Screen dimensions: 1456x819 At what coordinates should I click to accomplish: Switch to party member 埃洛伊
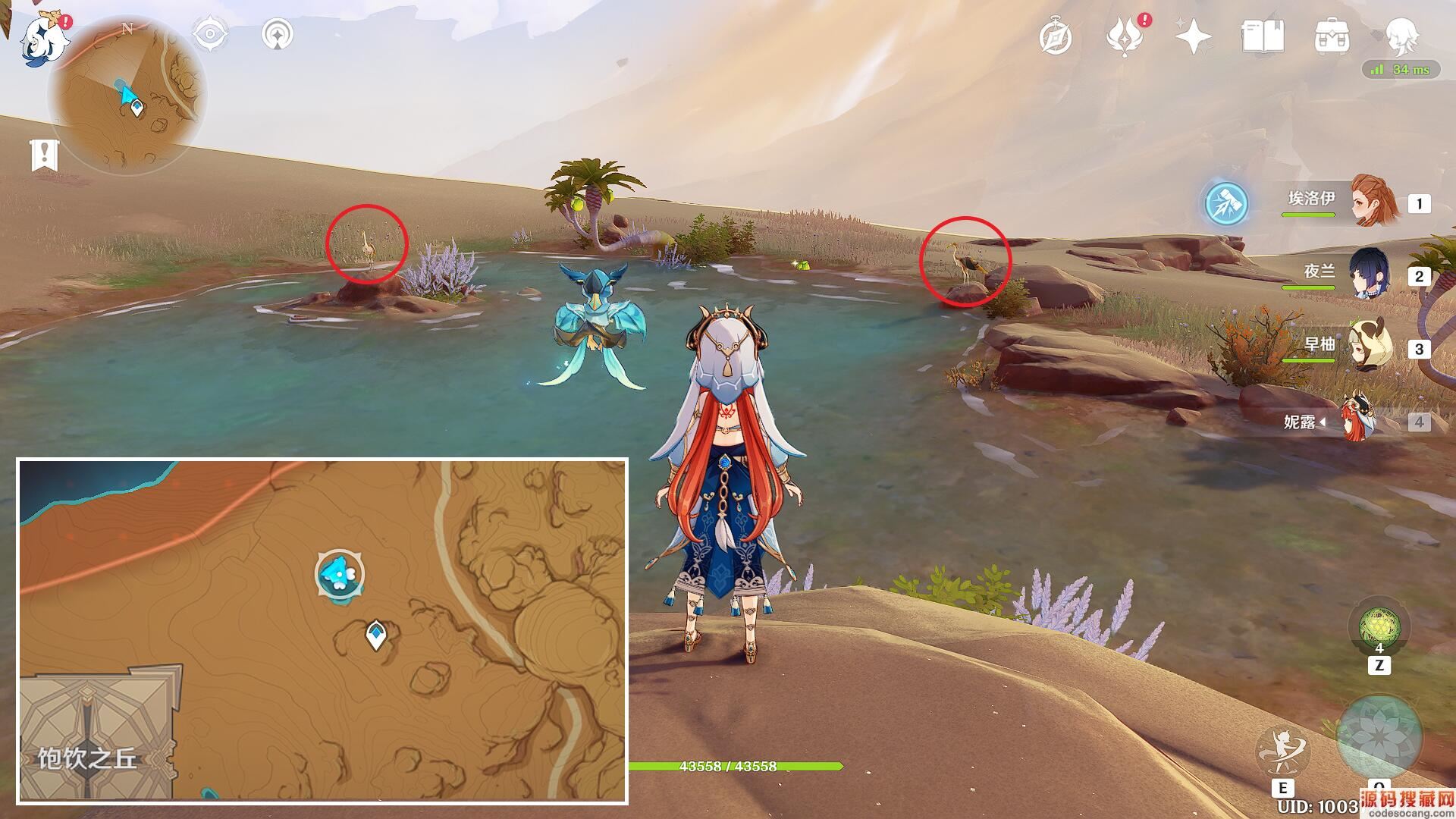coord(1373,202)
